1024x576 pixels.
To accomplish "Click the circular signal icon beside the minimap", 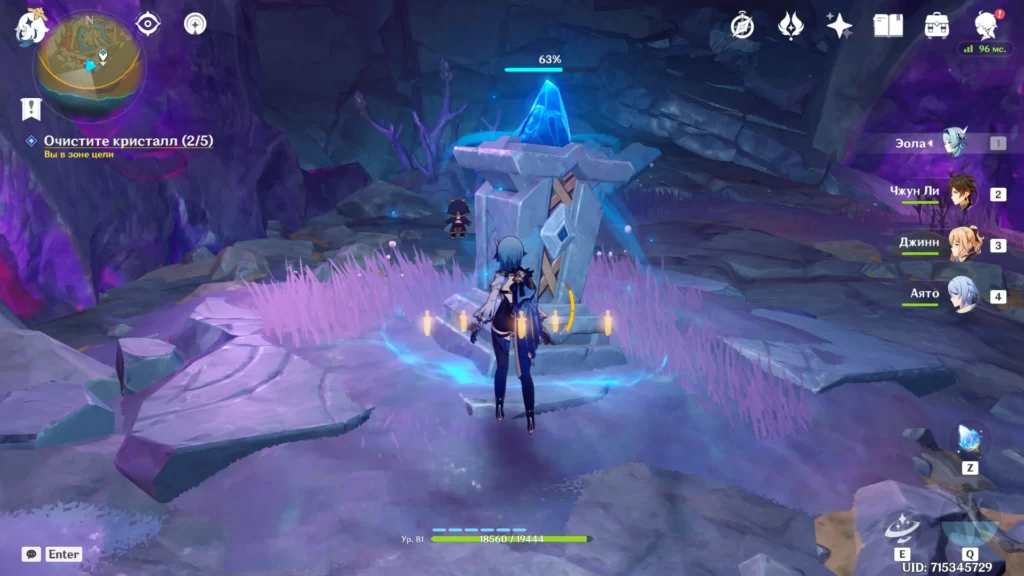I will [195, 24].
